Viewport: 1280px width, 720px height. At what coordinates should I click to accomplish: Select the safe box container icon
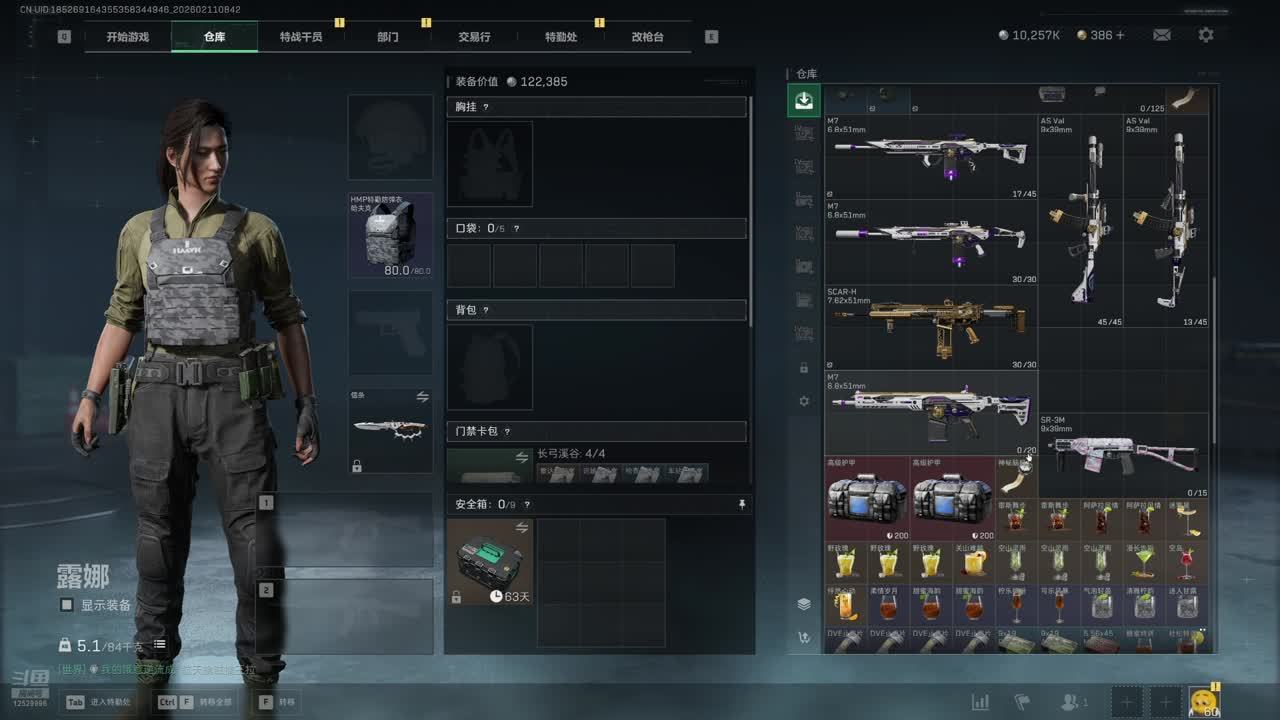490,562
